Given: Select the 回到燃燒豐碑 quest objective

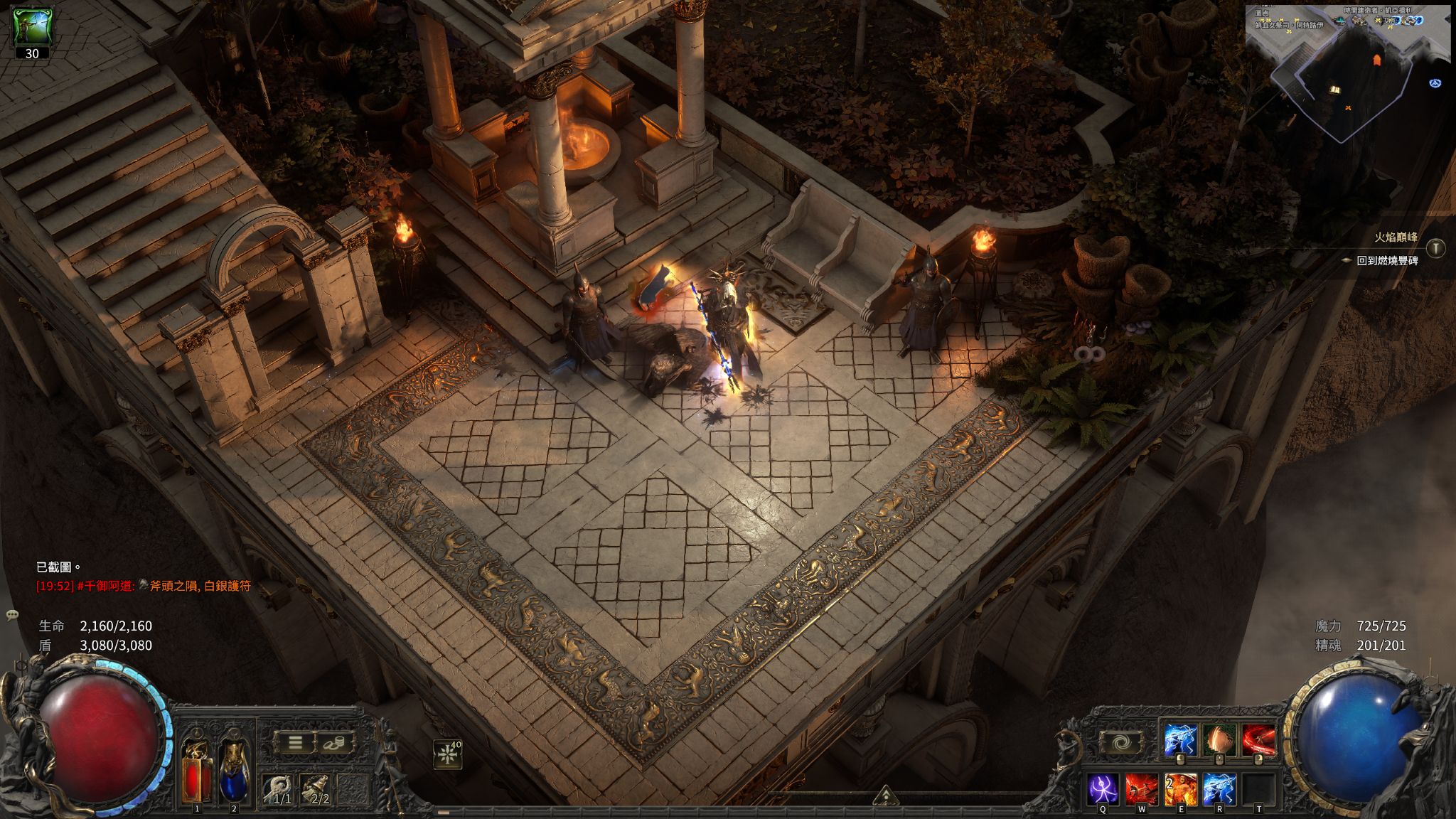Looking at the screenshot, I should click(1387, 261).
